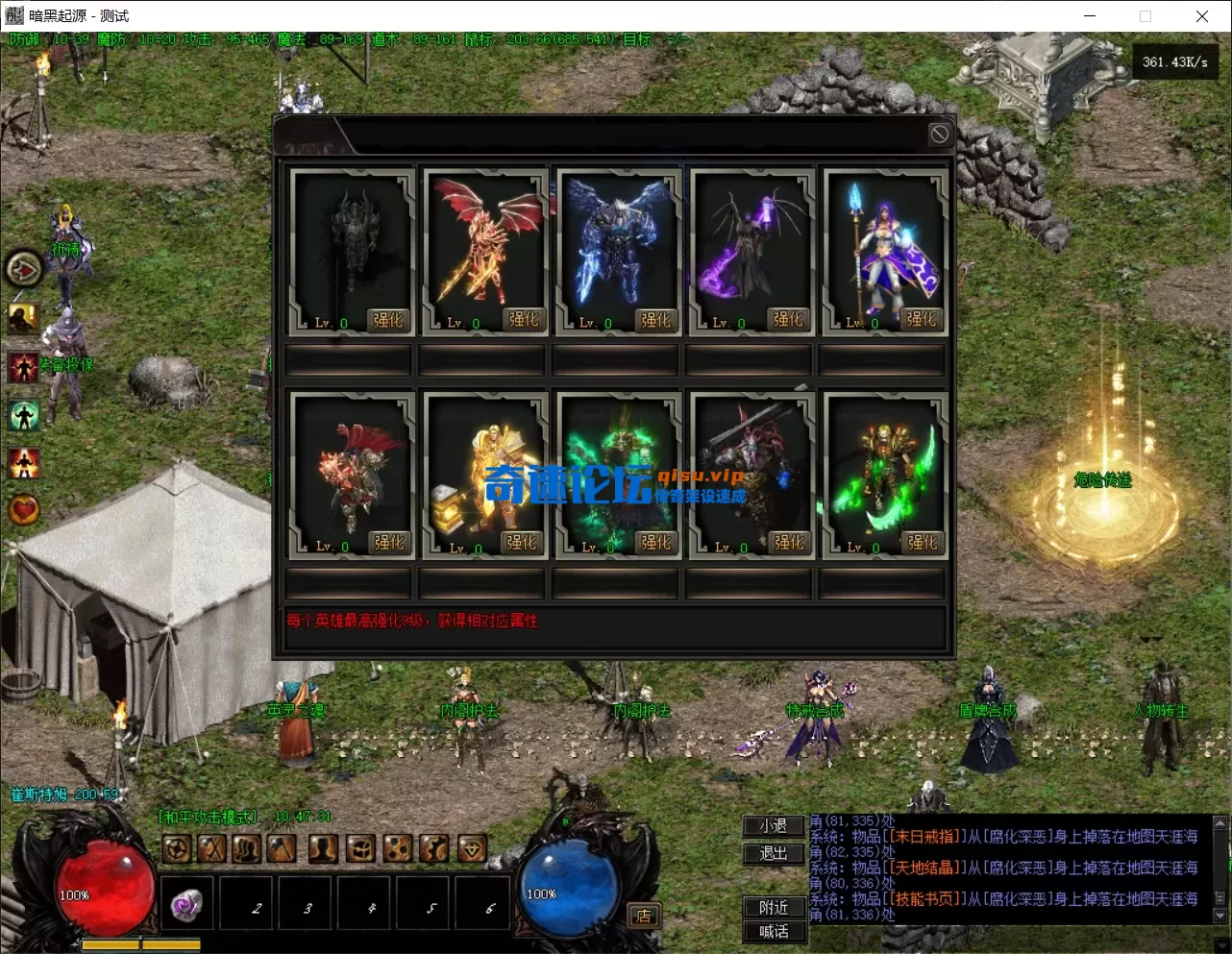The width and height of the screenshot is (1232, 954).
Task: Close the game window
Action: [1201, 16]
